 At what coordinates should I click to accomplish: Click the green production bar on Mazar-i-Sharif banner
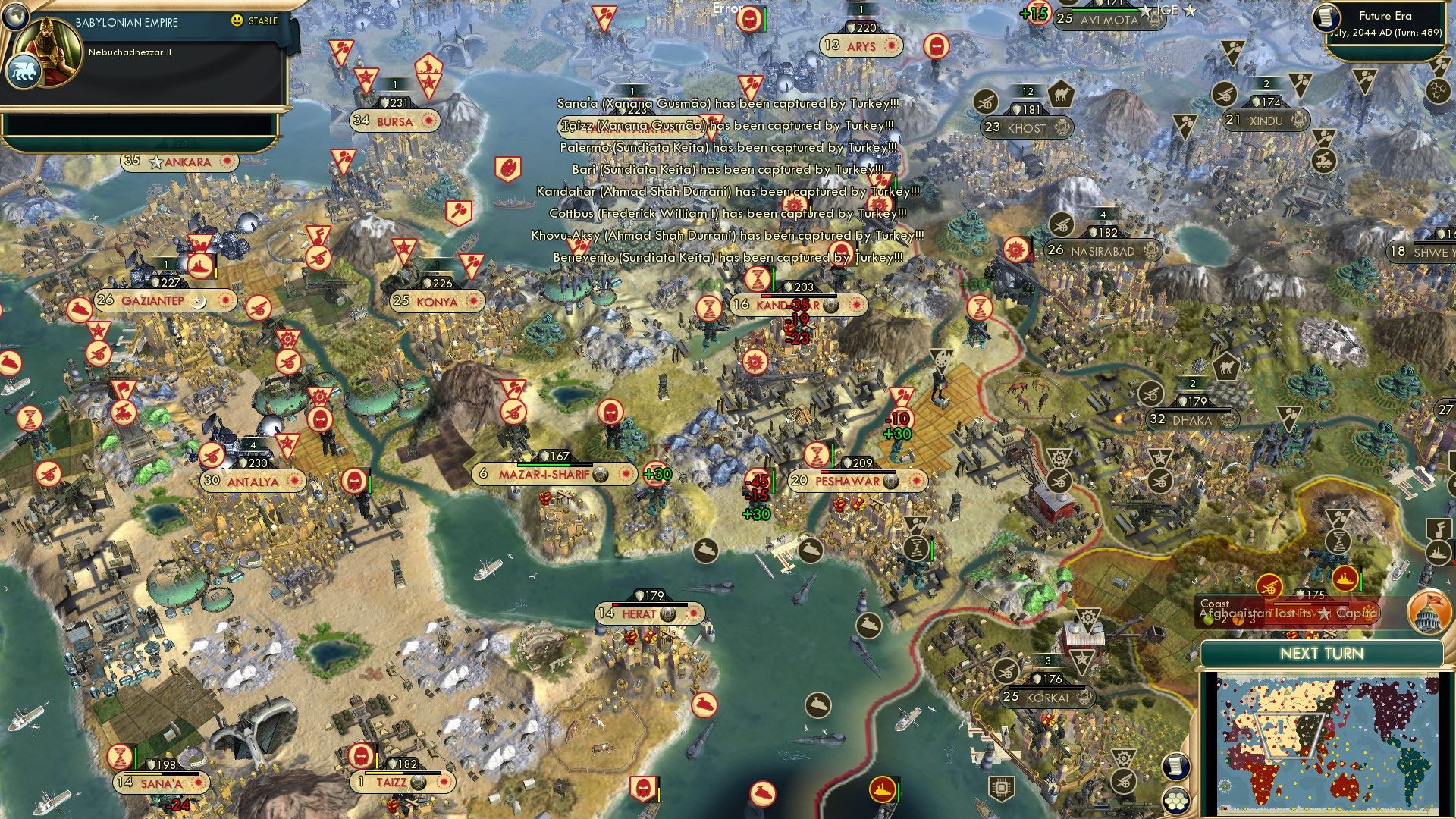pos(544,465)
